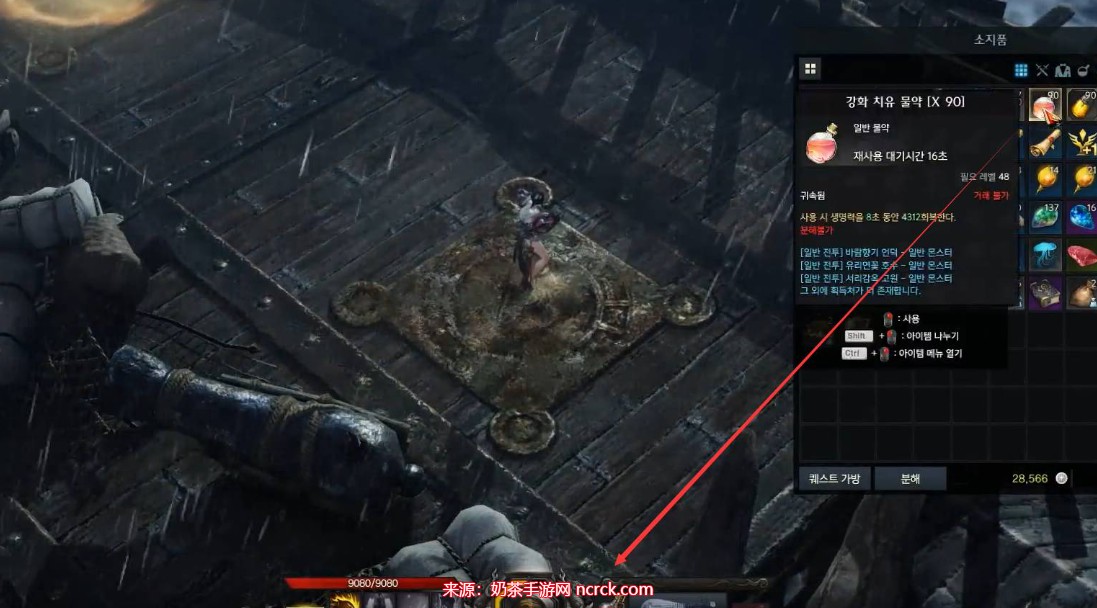
Task: Click the white grid icon at inventory top-left
Action: point(810,69)
